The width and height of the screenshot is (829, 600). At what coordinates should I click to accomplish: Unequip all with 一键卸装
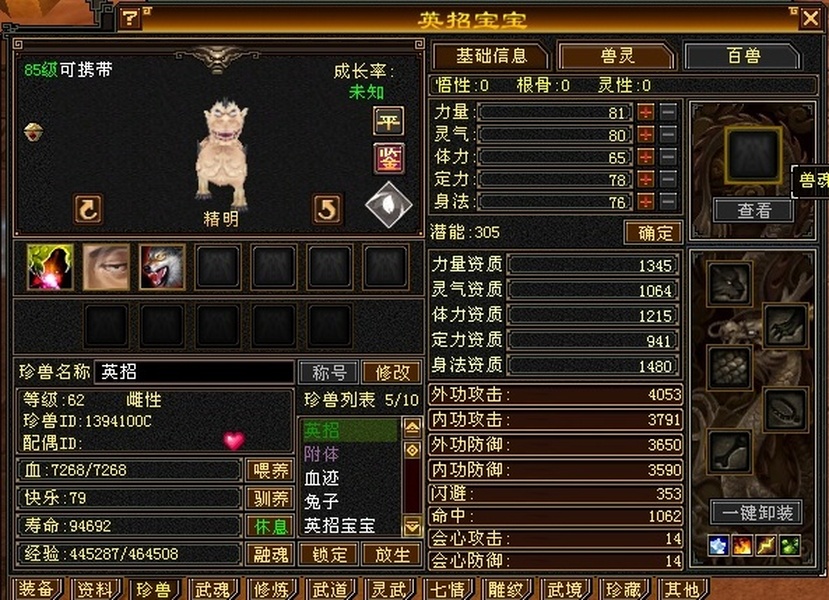coord(756,513)
